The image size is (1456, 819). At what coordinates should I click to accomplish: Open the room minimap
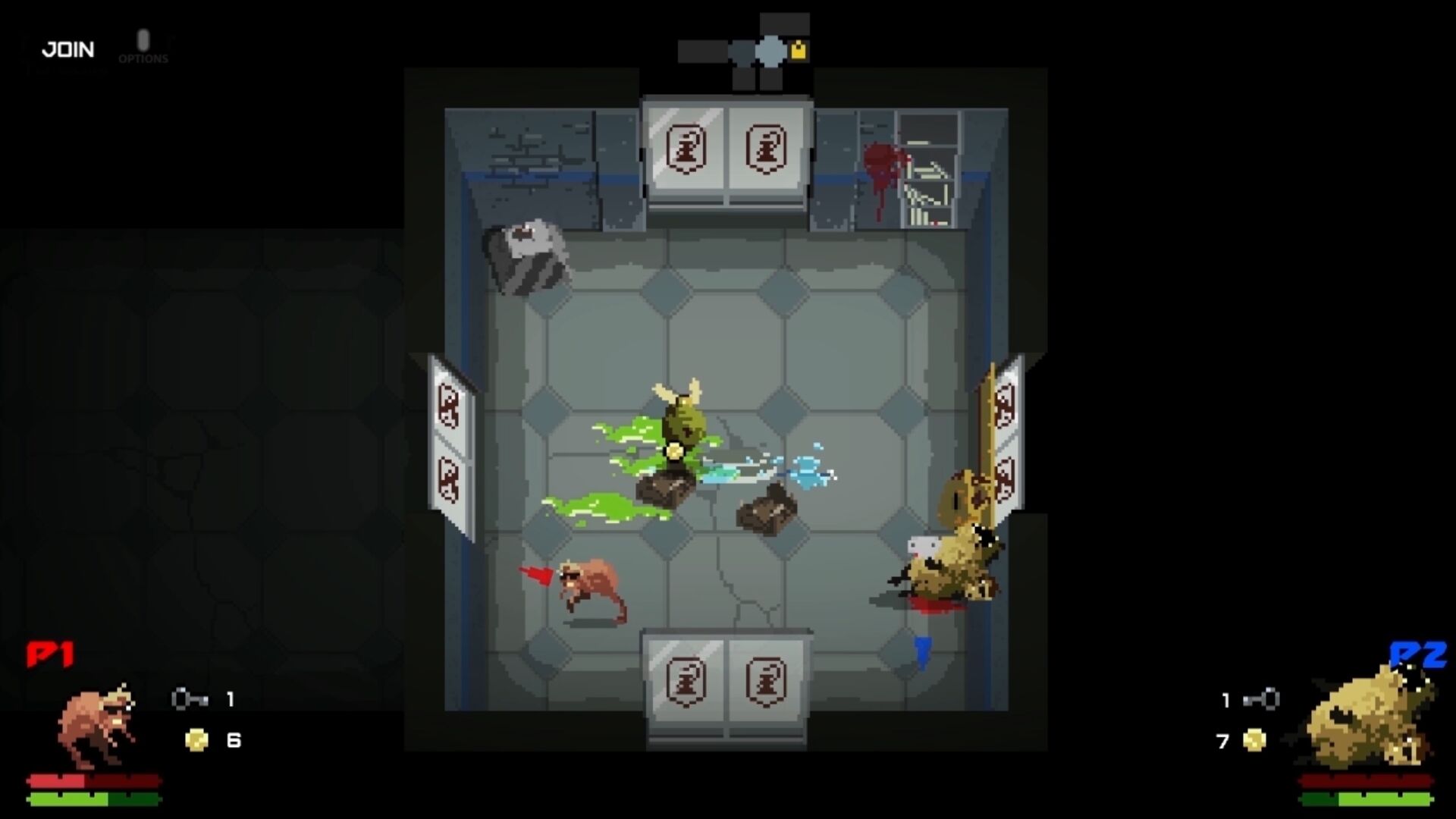point(744,52)
